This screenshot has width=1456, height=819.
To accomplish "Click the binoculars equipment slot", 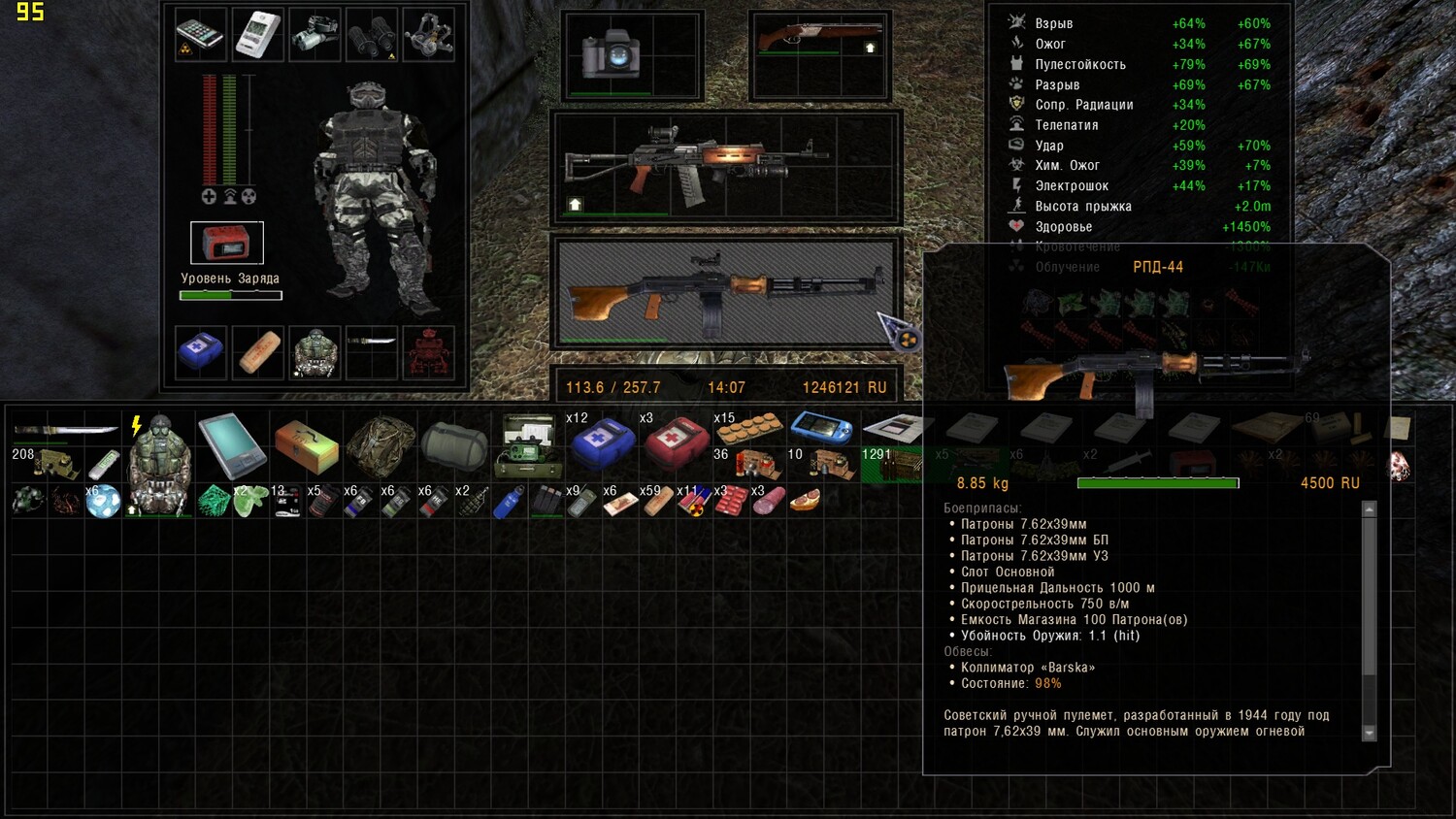I will click(372, 35).
